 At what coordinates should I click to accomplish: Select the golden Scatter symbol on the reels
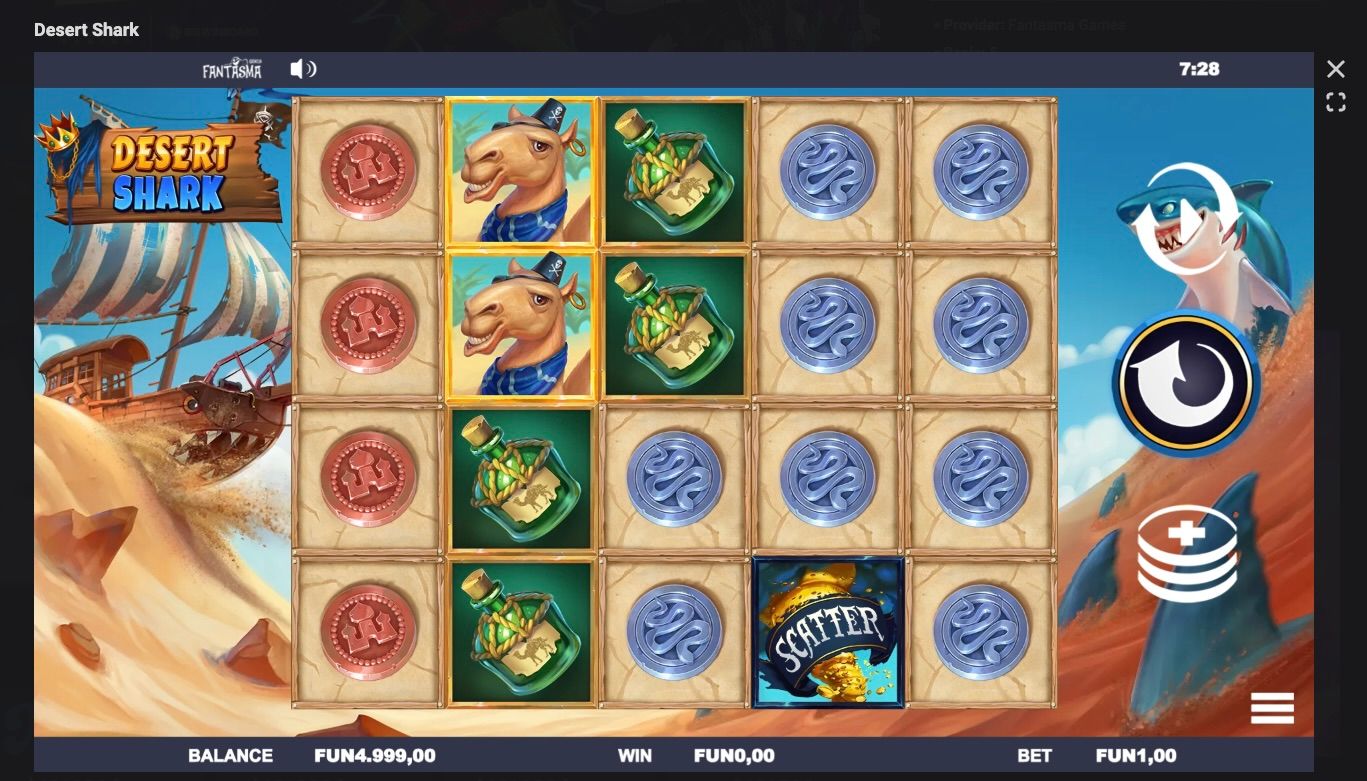click(x=827, y=631)
